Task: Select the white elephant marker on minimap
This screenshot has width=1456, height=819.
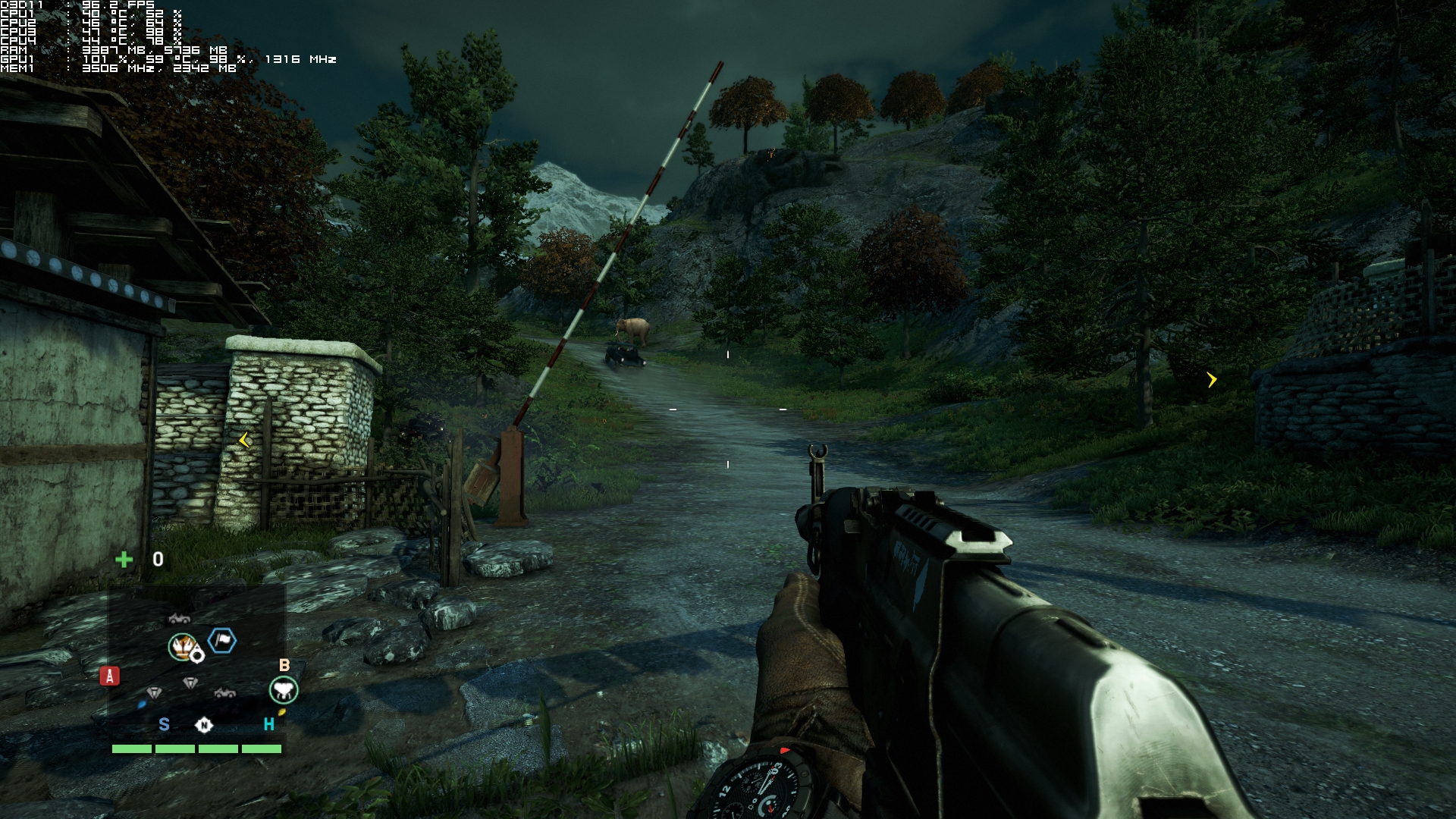Action: pos(284,690)
